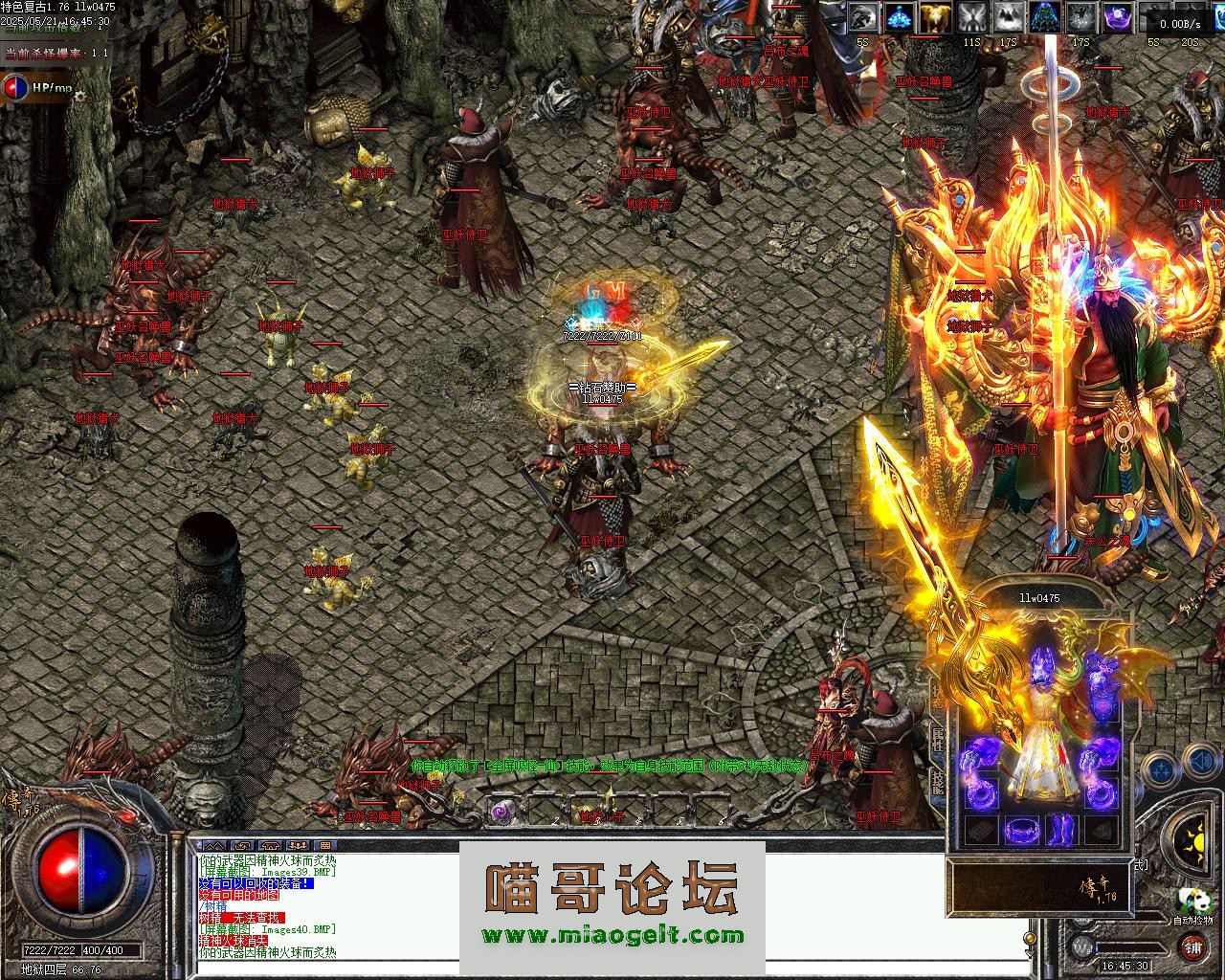Viewport: 1225px width, 980px height.
Task: Click the group chat filter button
Action: point(297,846)
